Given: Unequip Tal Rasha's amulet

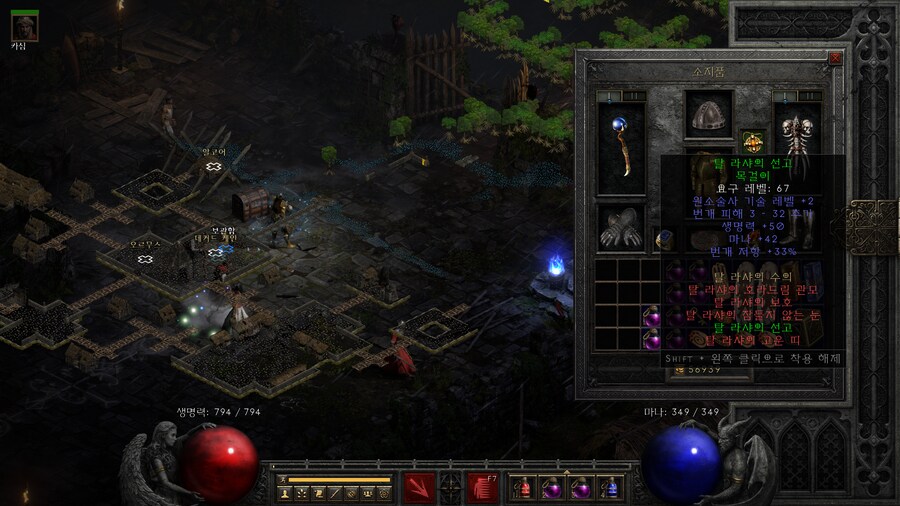Looking at the screenshot, I should click(x=751, y=141).
